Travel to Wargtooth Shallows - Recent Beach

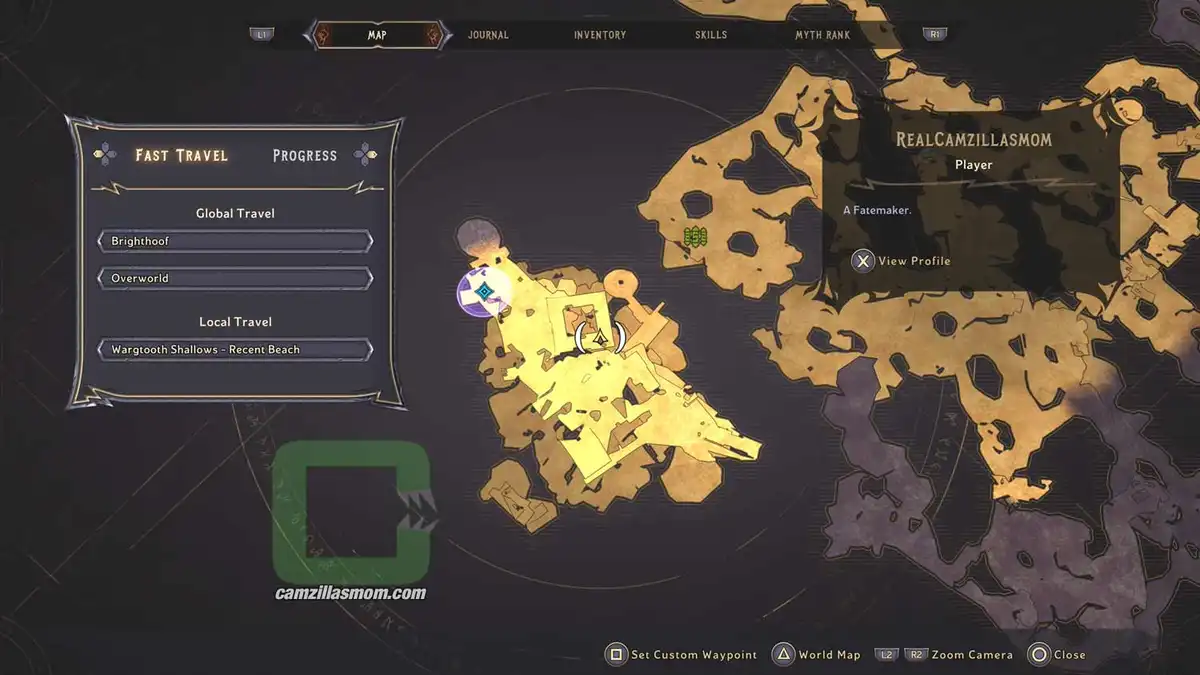tap(235, 350)
